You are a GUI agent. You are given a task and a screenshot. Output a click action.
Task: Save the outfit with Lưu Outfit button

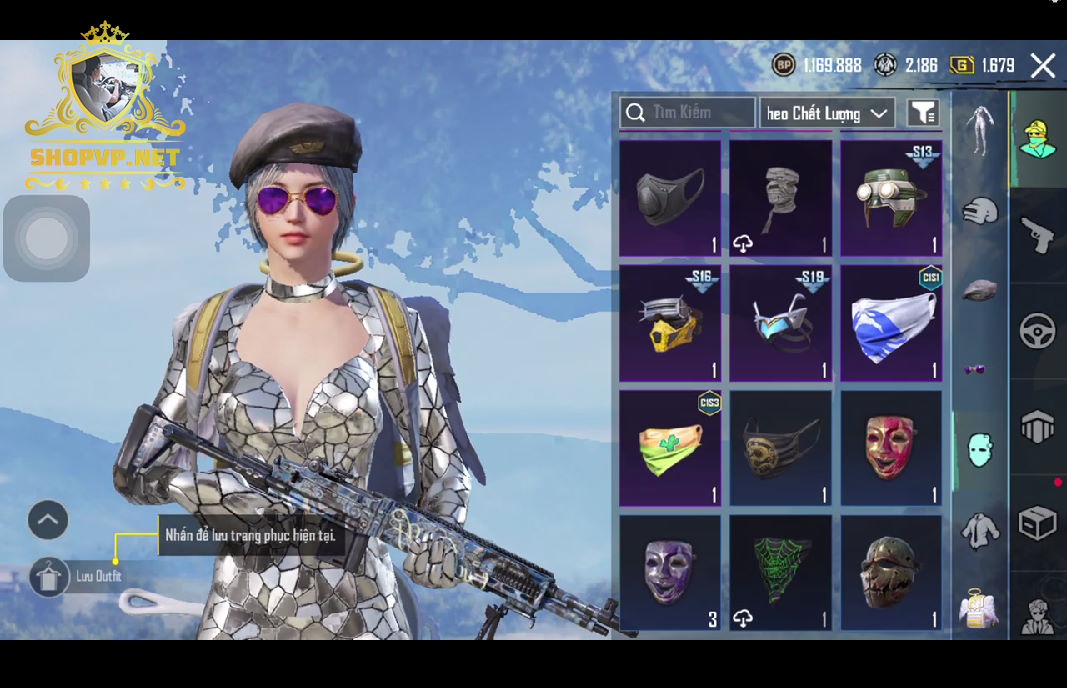[50, 577]
